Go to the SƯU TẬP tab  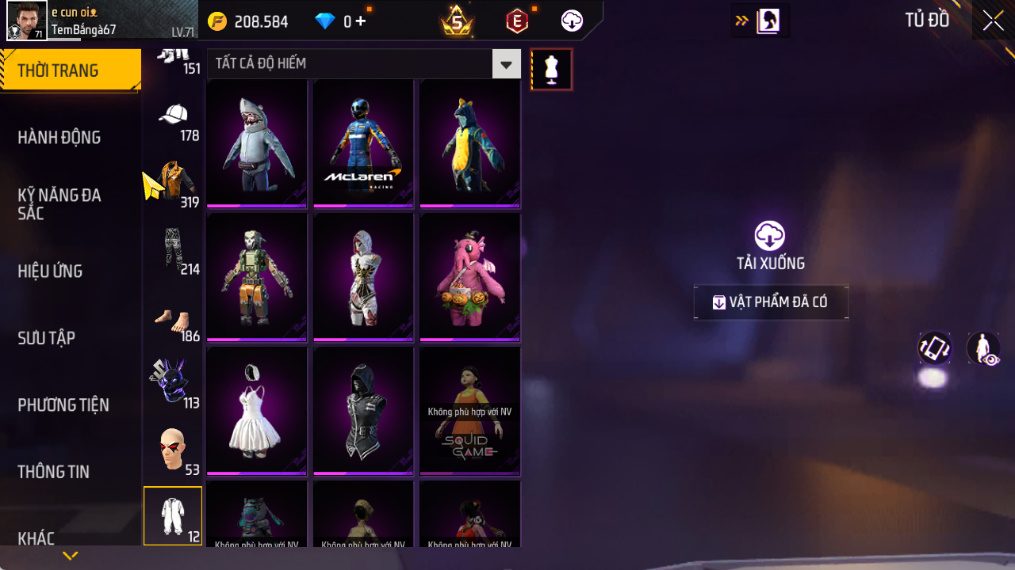pyautogui.click(x=47, y=338)
